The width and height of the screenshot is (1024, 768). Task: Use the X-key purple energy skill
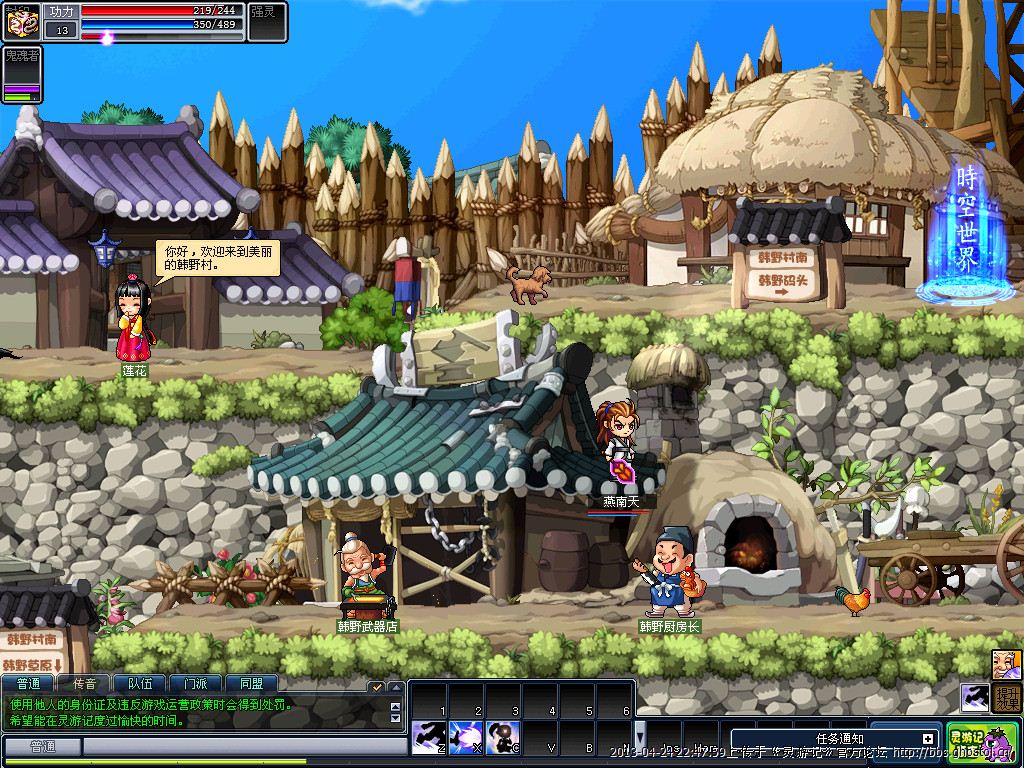pyautogui.click(x=466, y=737)
